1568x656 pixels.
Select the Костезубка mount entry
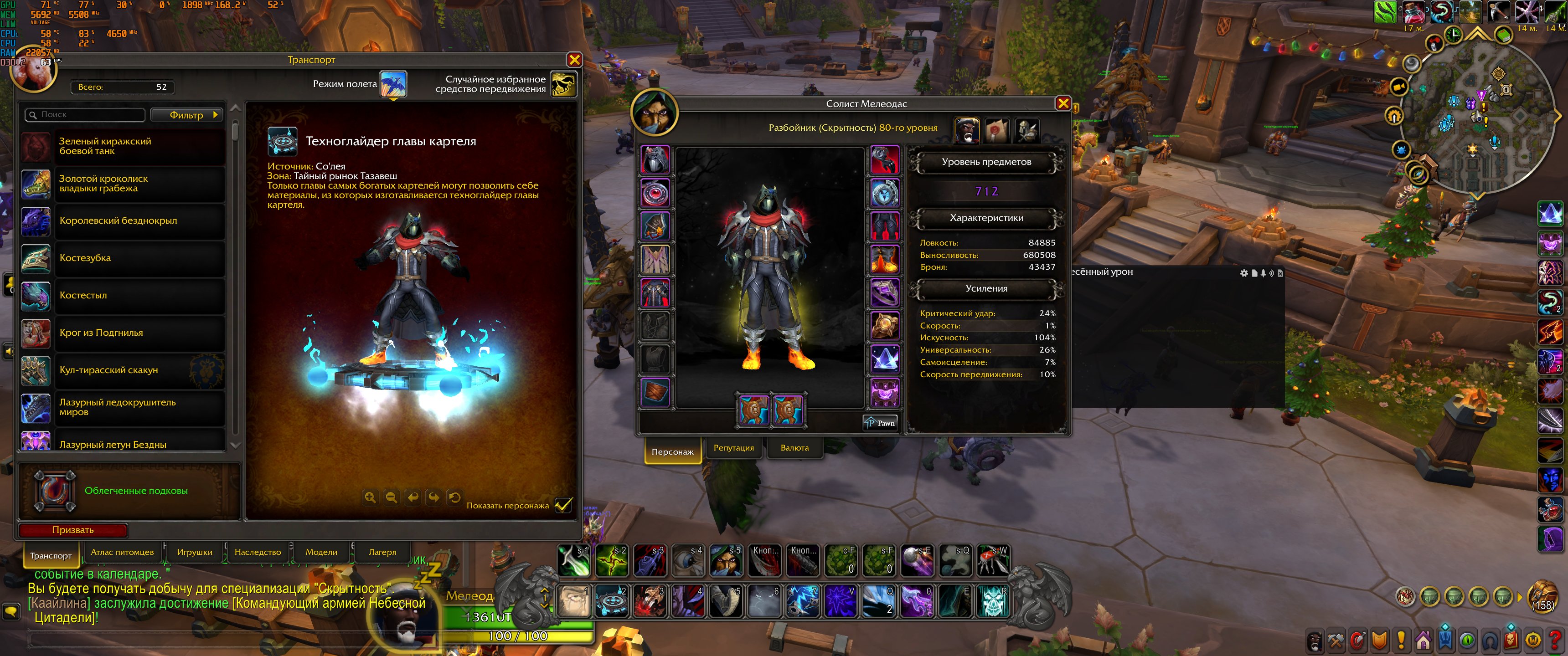(x=122, y=258)
